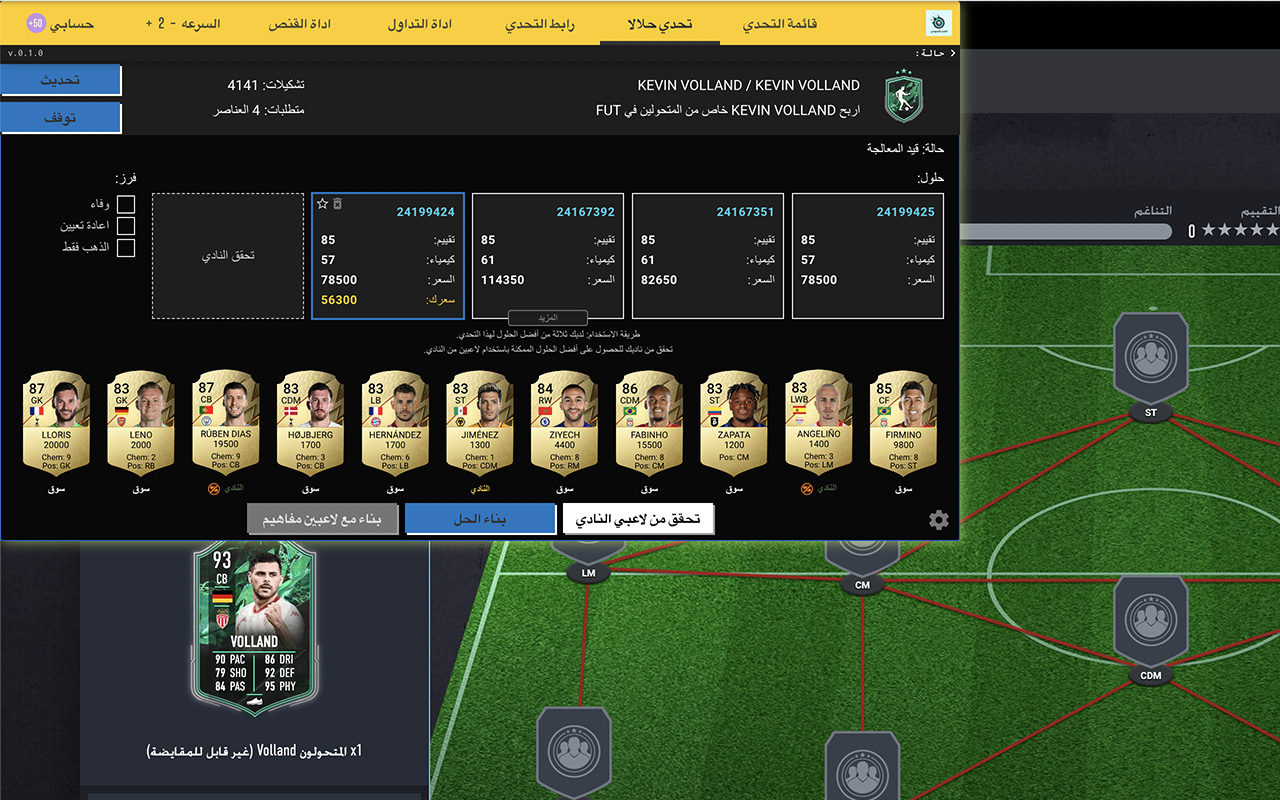Click the app logo icon in the yellow top bar

(x=941, y=21)
